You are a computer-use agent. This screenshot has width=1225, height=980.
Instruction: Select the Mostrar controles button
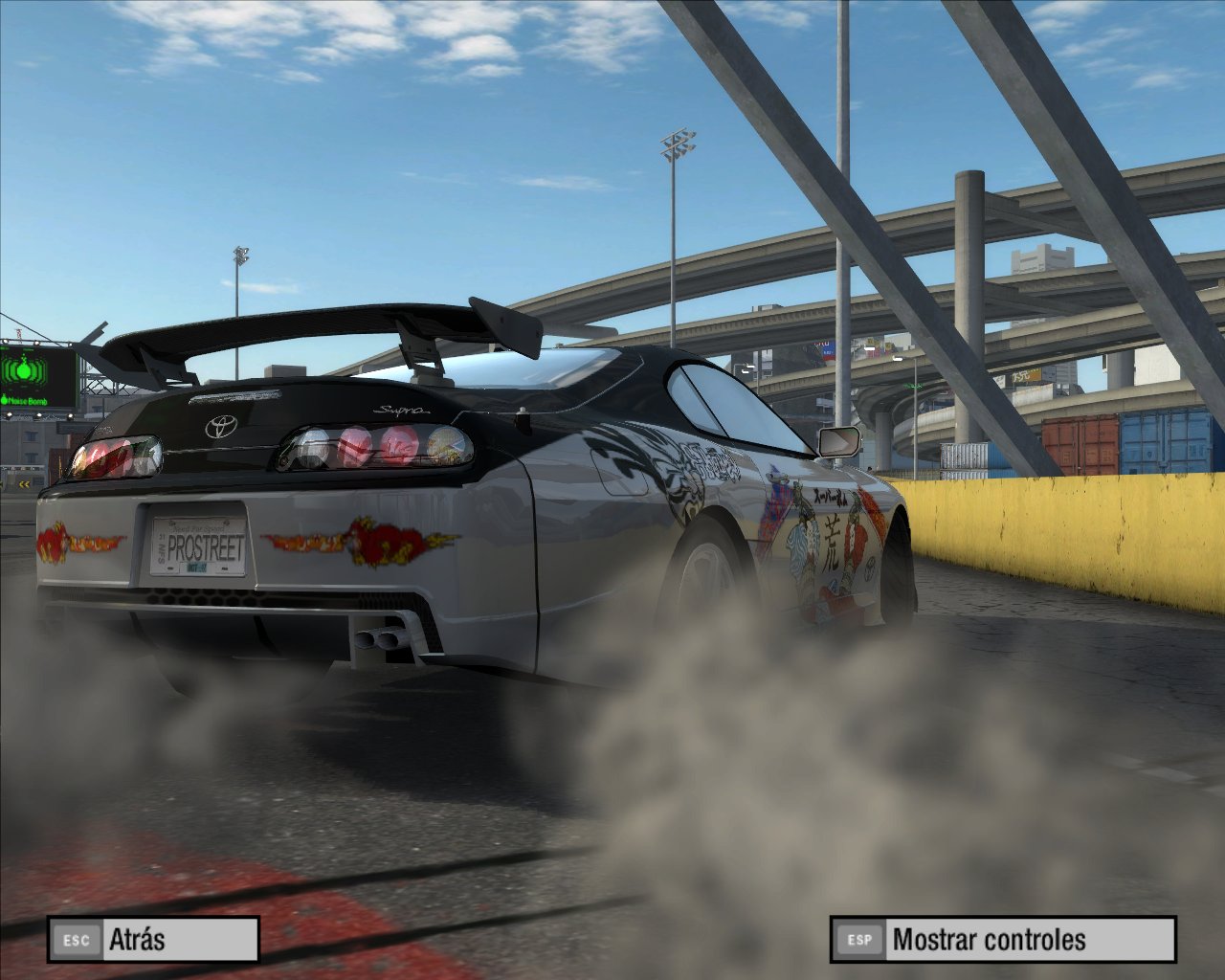(1002, 940)
